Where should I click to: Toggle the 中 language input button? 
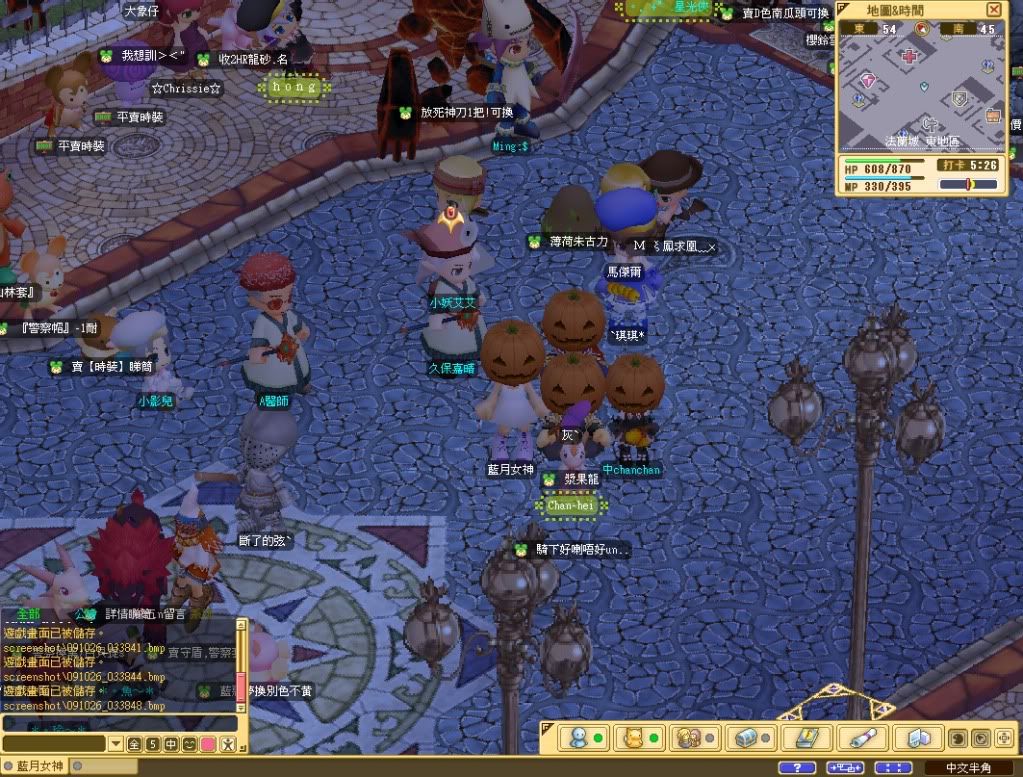[x=171, y=744]
